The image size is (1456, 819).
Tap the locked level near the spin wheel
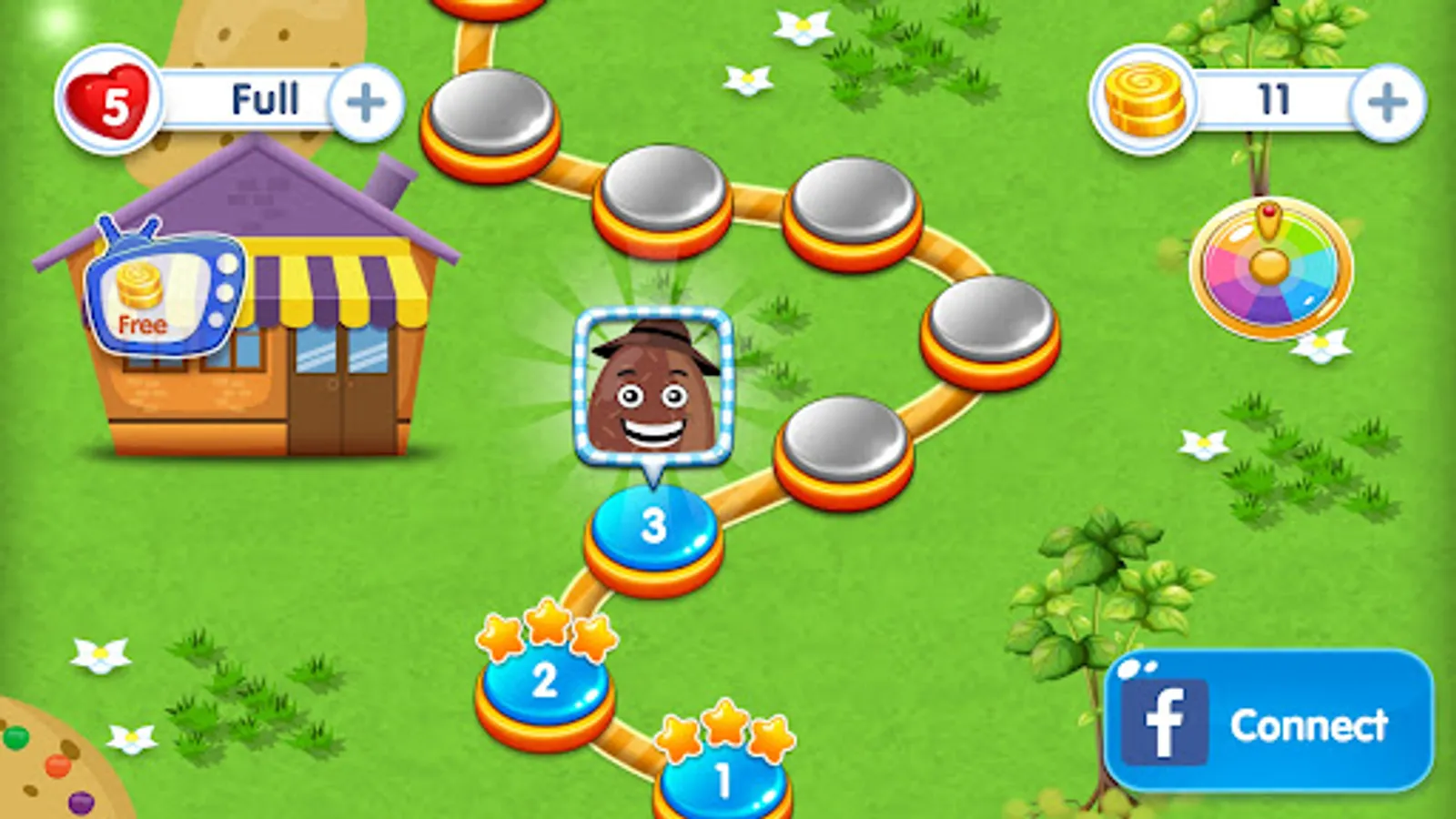click(987, 328)
